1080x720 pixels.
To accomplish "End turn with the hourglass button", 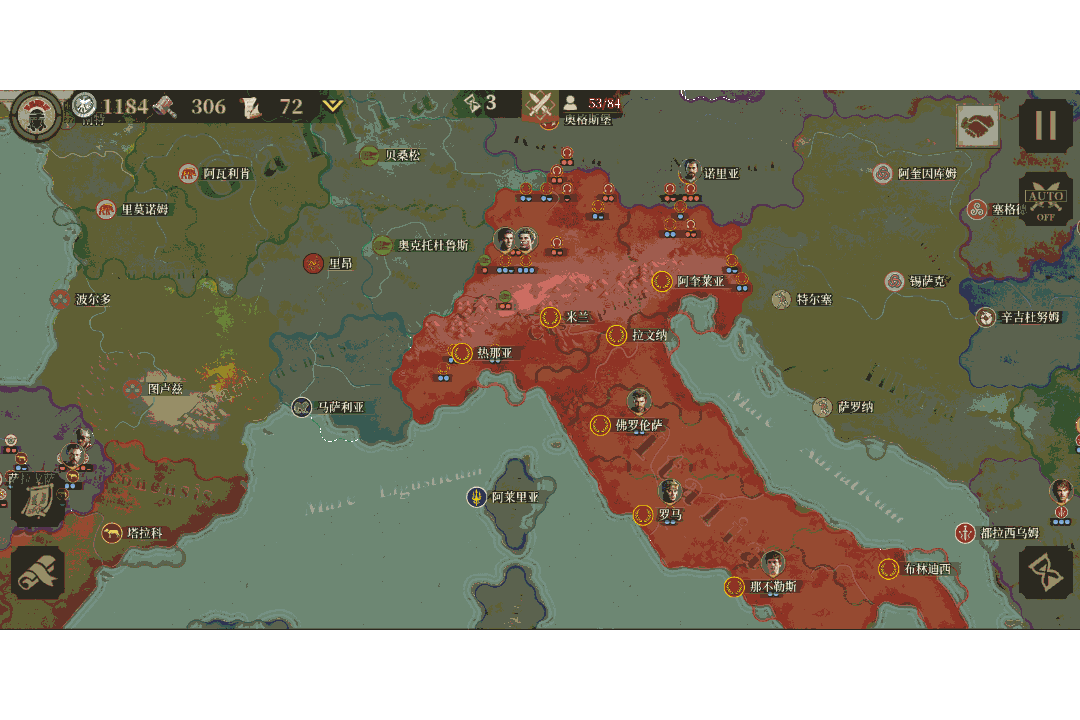I will [1045, 573].
